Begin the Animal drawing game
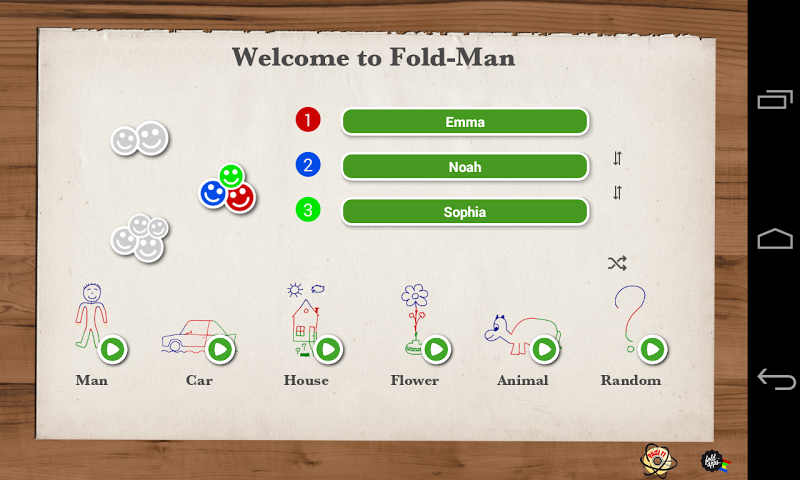800x480 pixels. click(544, 349)
